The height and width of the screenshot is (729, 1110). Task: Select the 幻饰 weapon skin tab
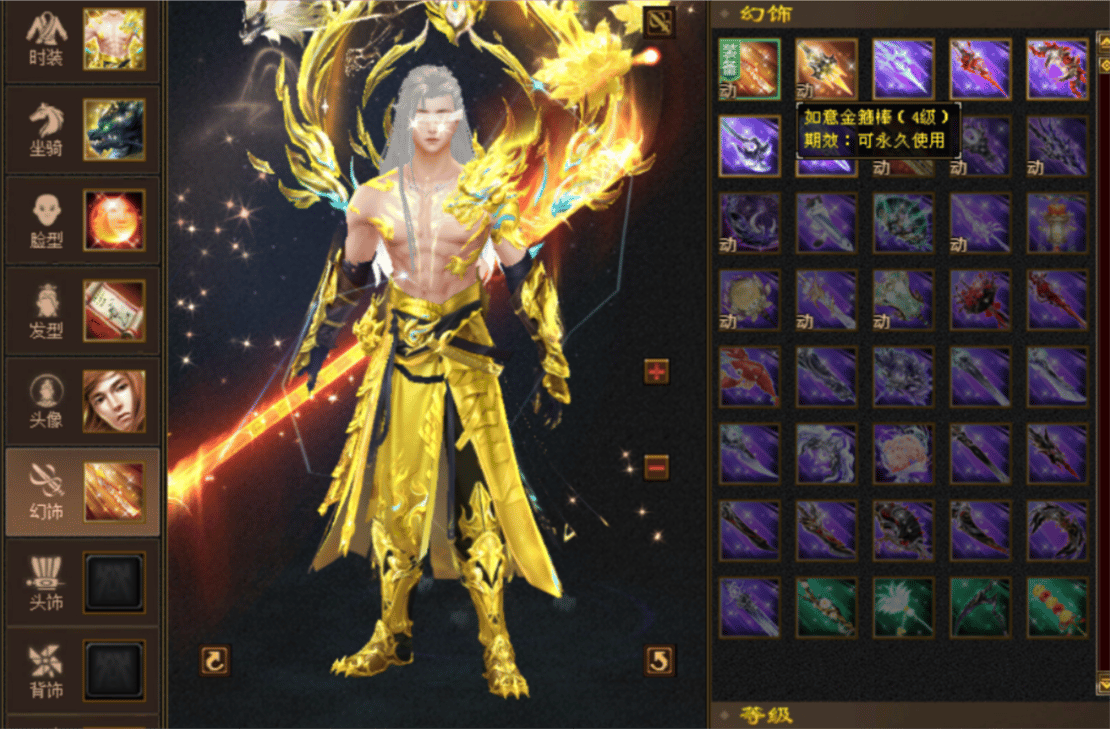coord(82,491)
